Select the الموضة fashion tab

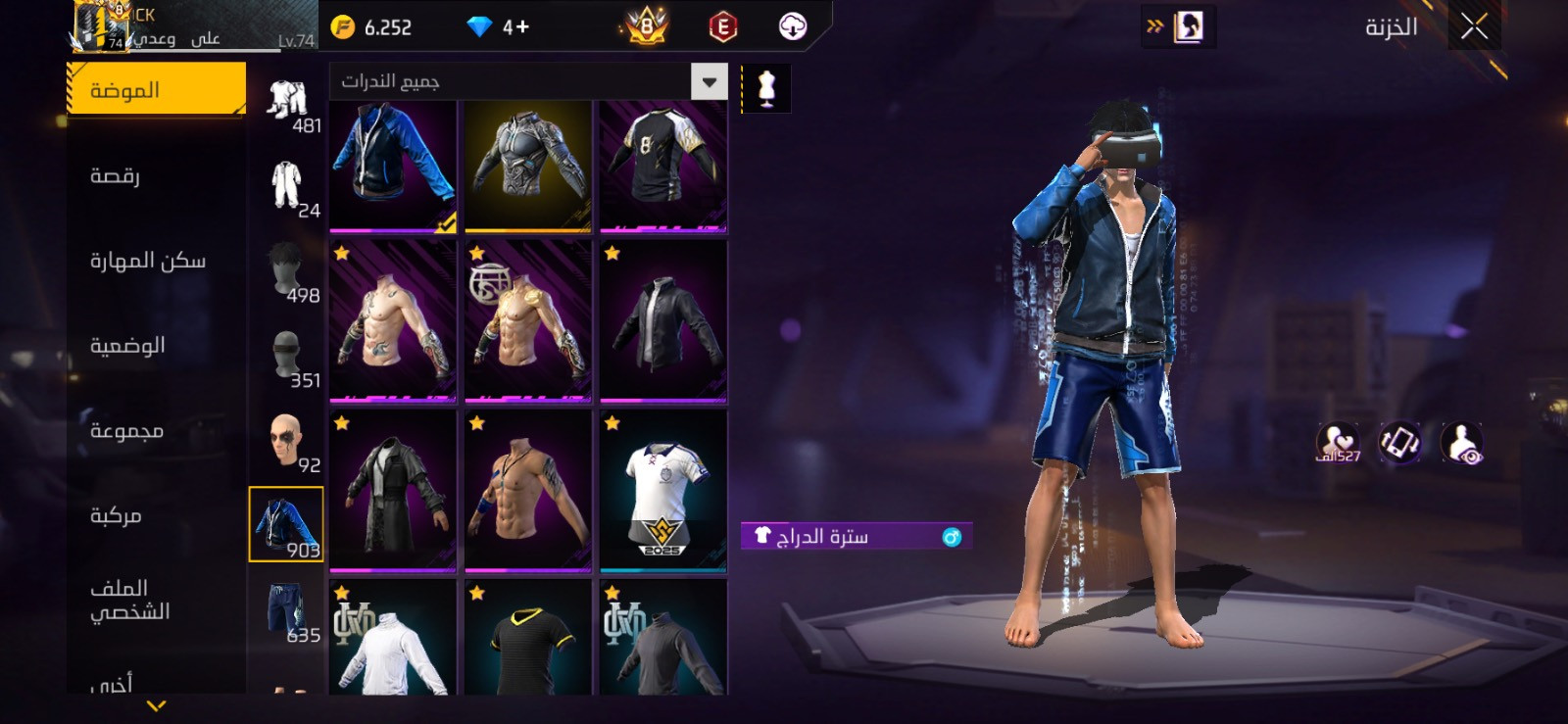click(x=156, y=89)
